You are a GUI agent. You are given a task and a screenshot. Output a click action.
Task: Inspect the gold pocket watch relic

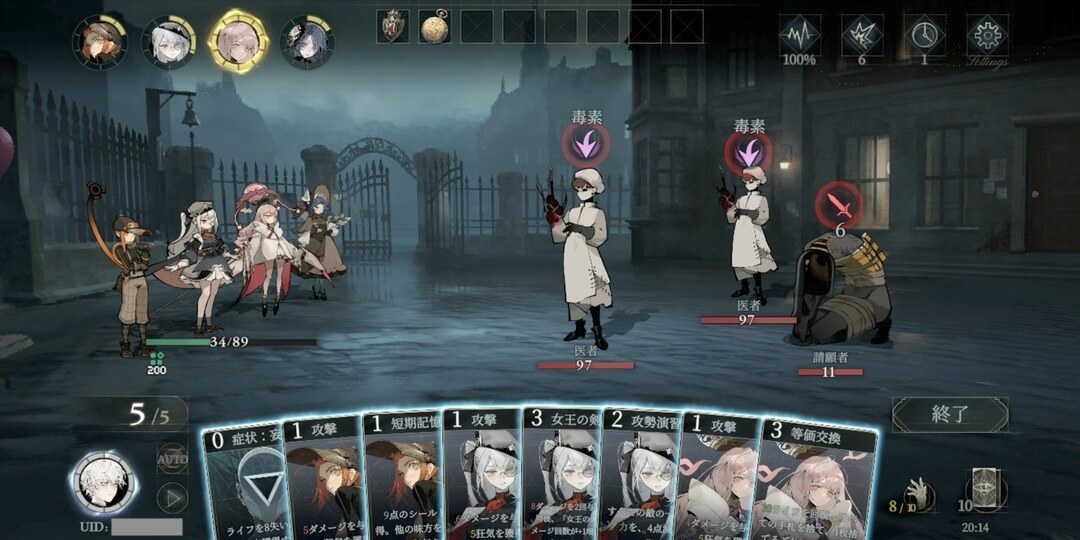(x=434, y=26)
